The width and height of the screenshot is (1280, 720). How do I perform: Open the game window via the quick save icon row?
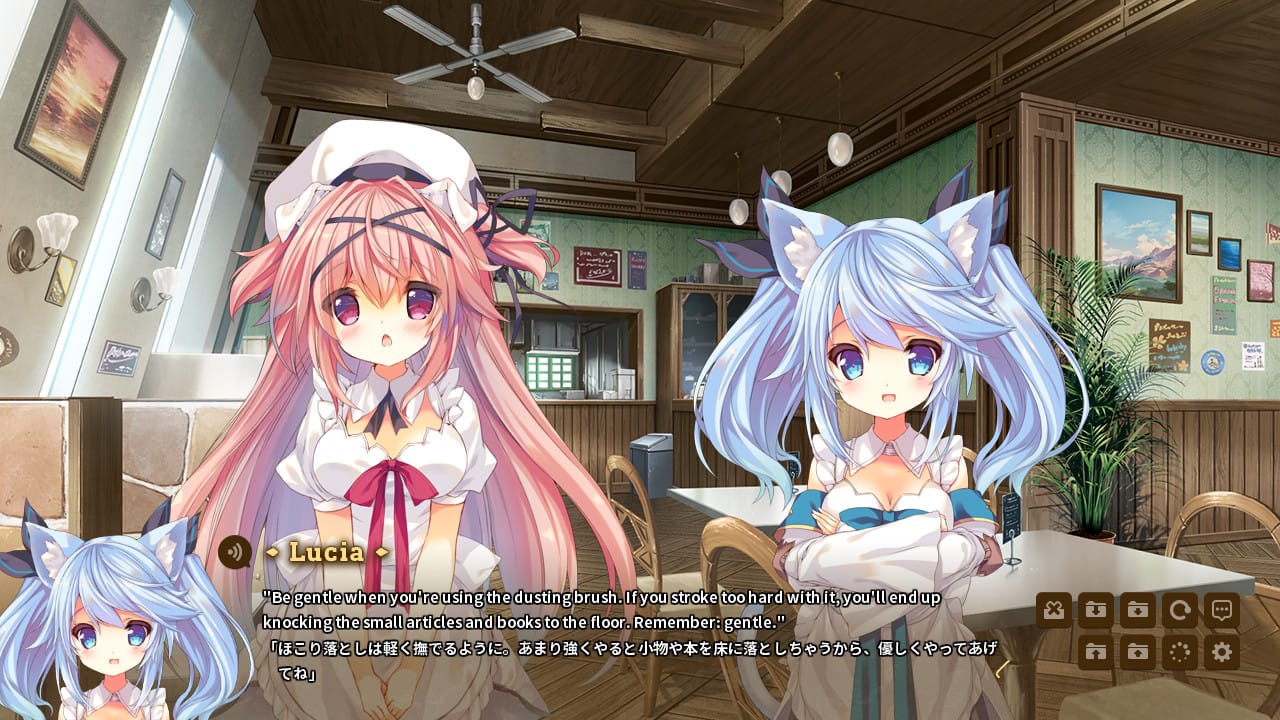point(1097,610)
